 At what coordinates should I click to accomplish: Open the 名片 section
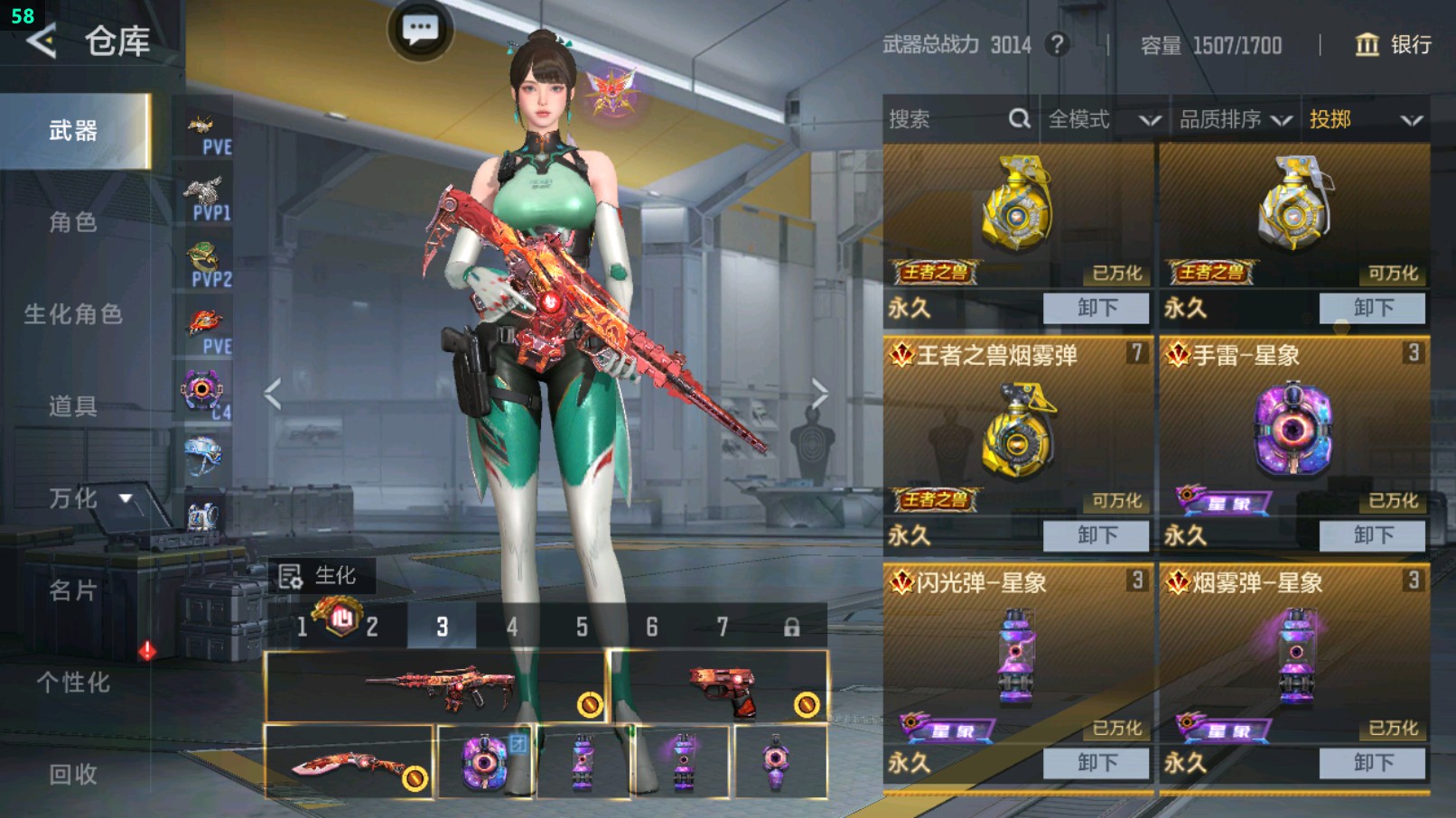[73, 590]
